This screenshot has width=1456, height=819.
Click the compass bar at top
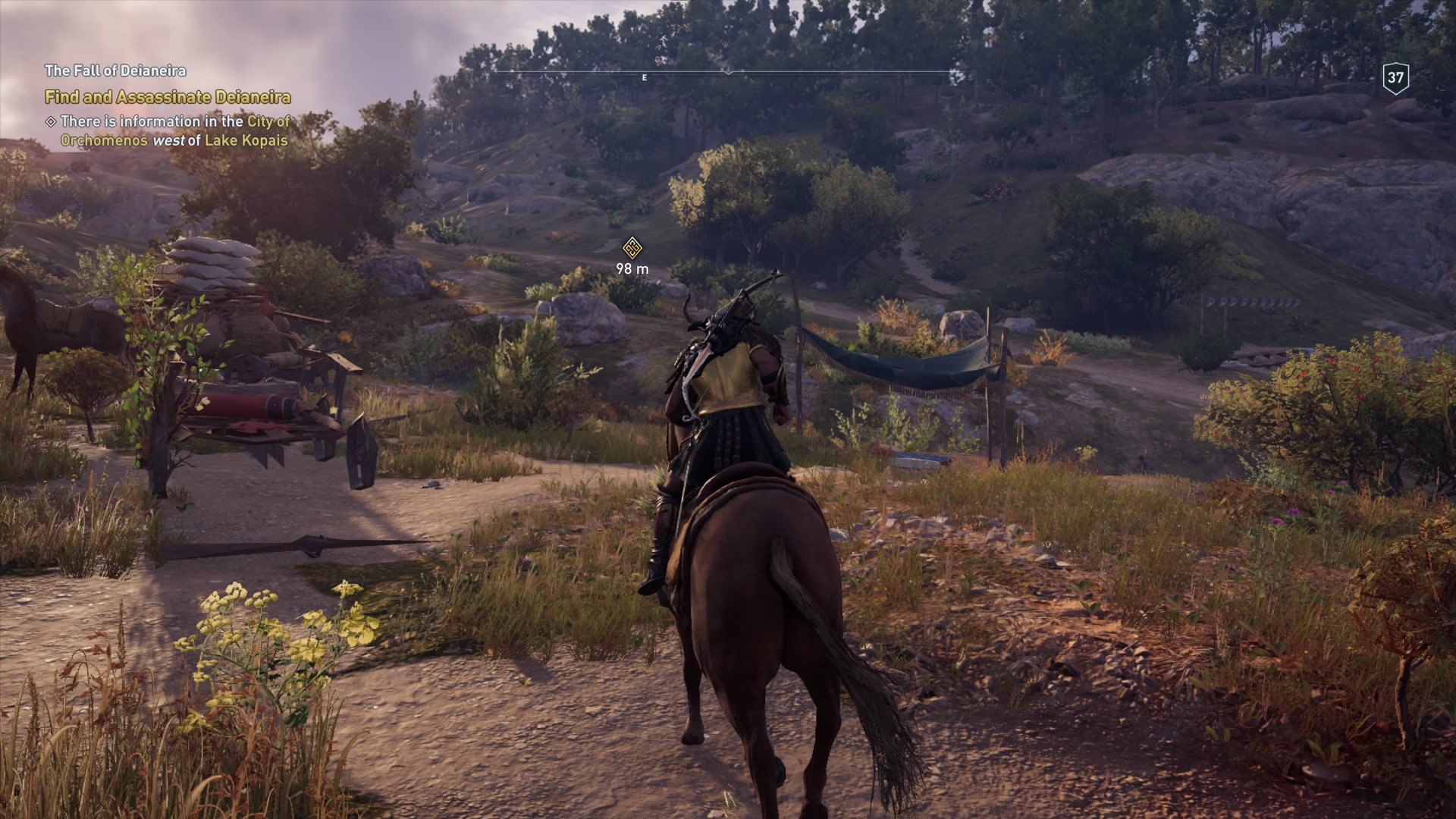coord(728,74)
